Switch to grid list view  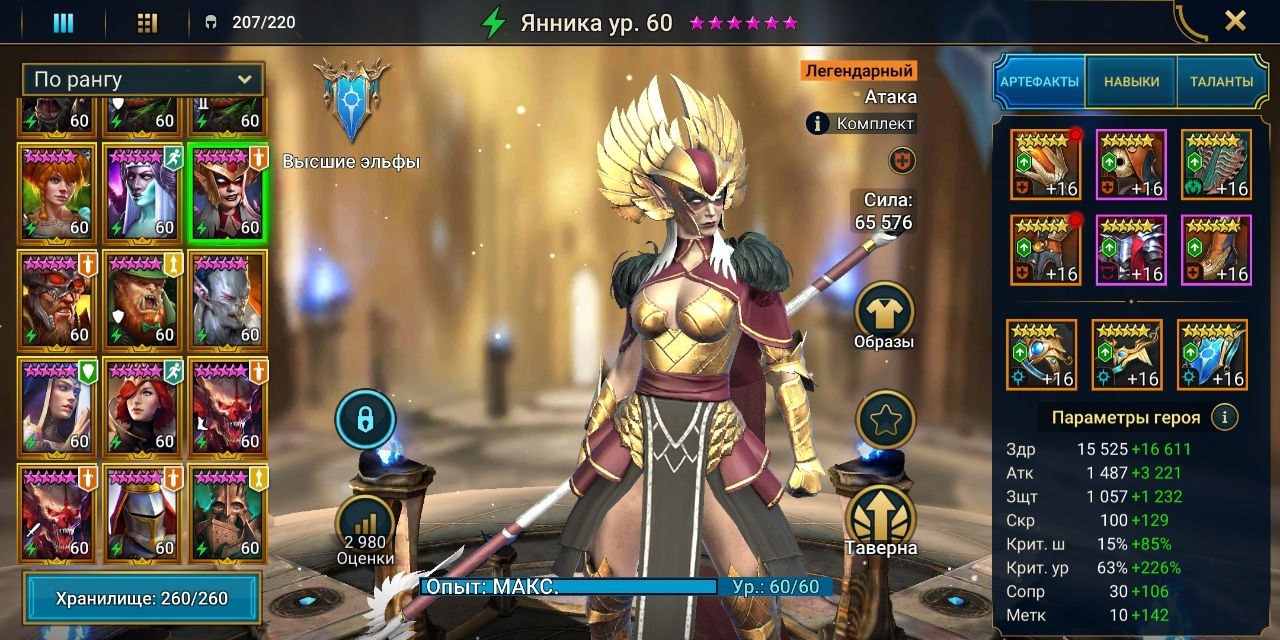pos(147,22)
